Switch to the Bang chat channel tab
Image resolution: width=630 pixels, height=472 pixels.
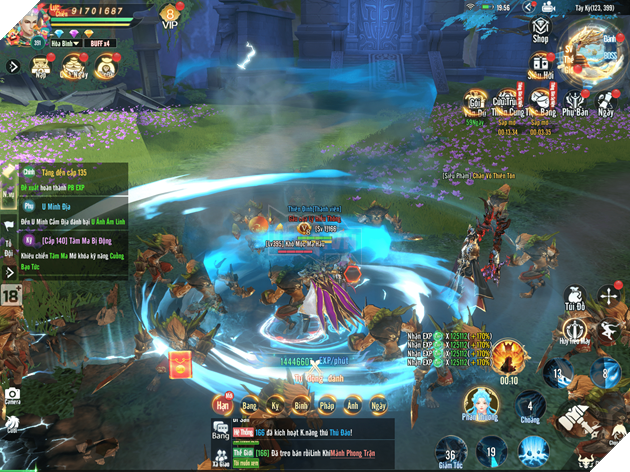(x=248, y=405)
